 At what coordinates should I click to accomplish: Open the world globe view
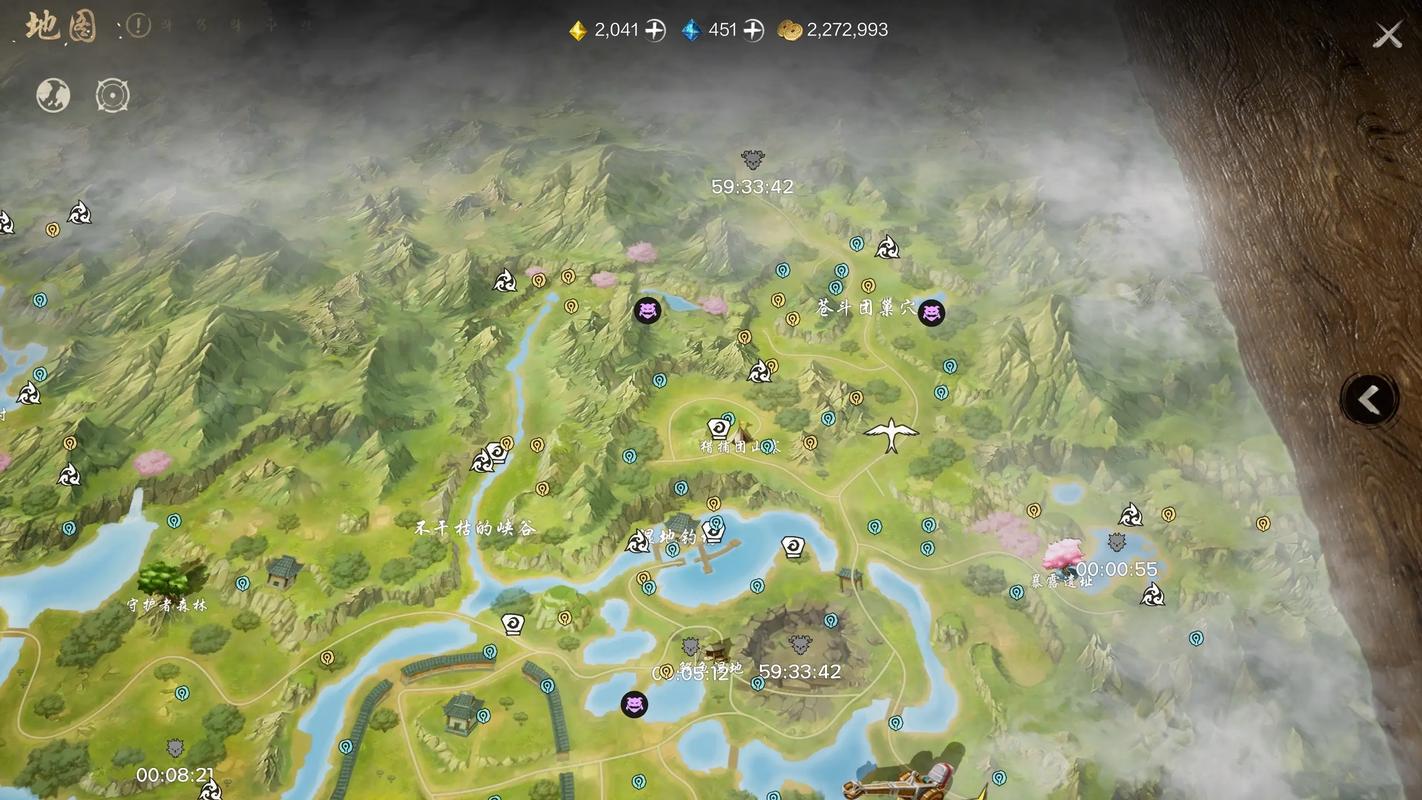coord(53,95)
